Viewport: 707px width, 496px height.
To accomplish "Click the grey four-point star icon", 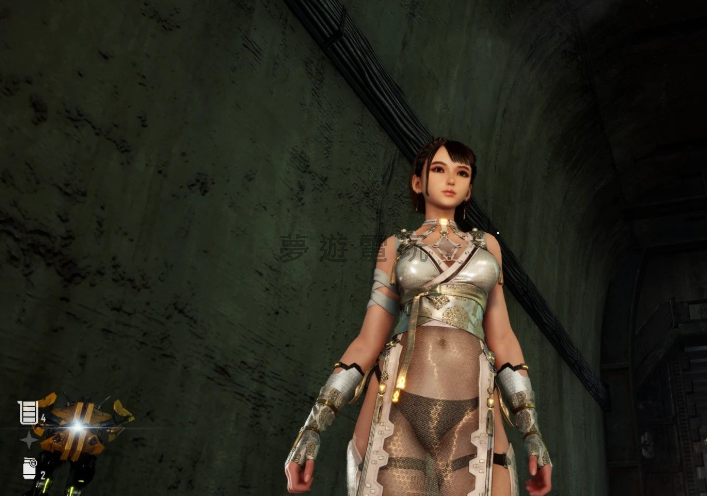I will [x=28, y=439].
